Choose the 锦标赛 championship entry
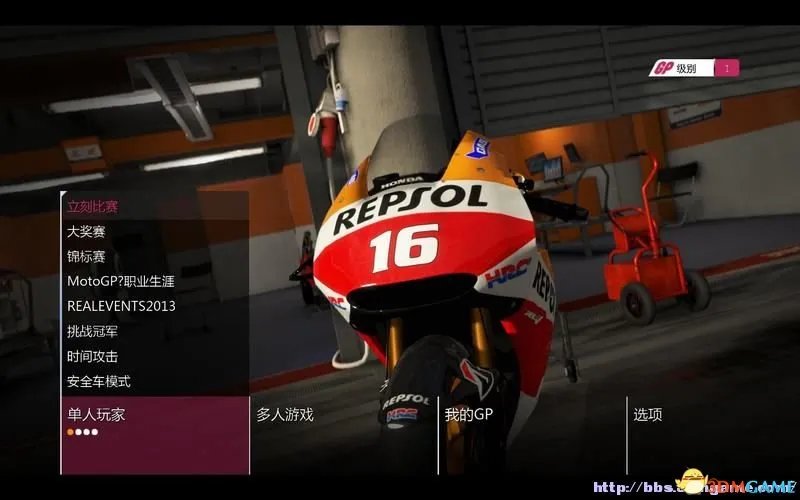 point(86,257)
